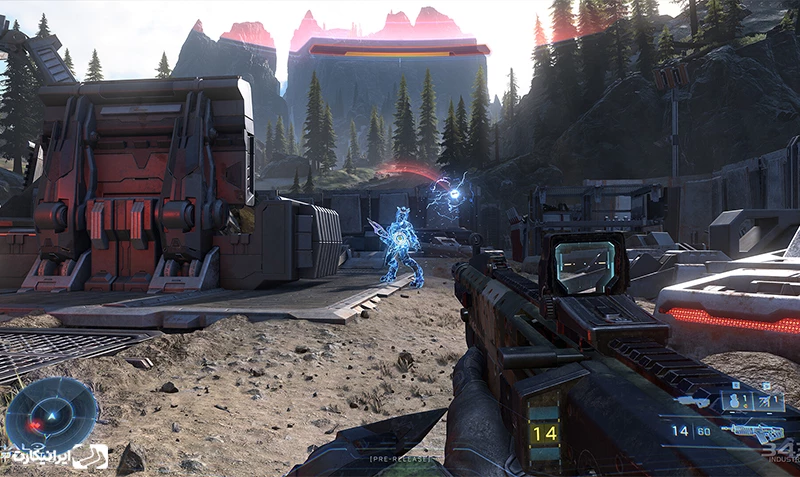Switch to the secondary weapon icon
The height and width of the screenshot is (477, 800).
tap(690, 401)
